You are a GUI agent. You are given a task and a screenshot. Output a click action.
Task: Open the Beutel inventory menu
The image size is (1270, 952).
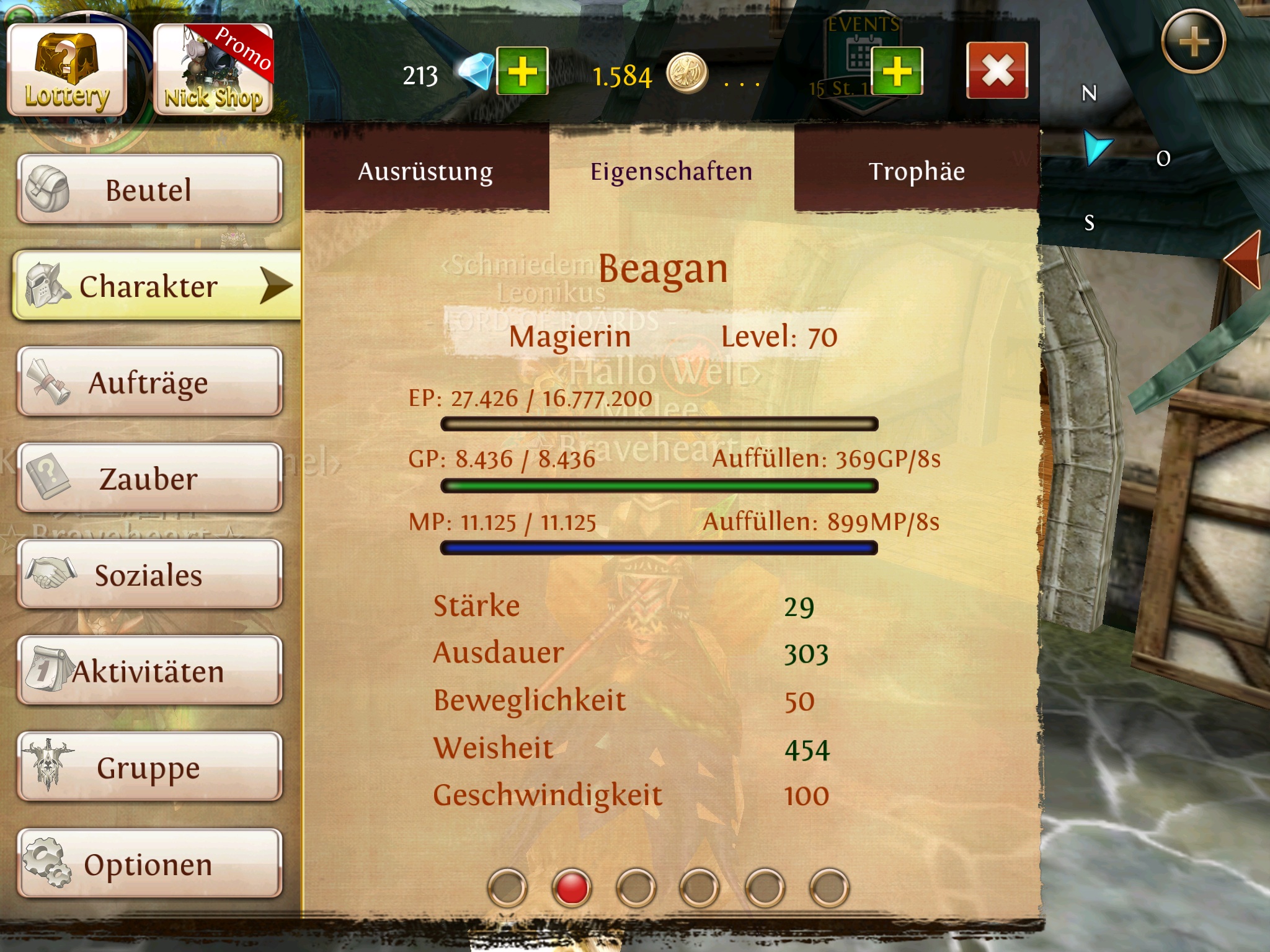pyautogui.click(x=149, y=189)
